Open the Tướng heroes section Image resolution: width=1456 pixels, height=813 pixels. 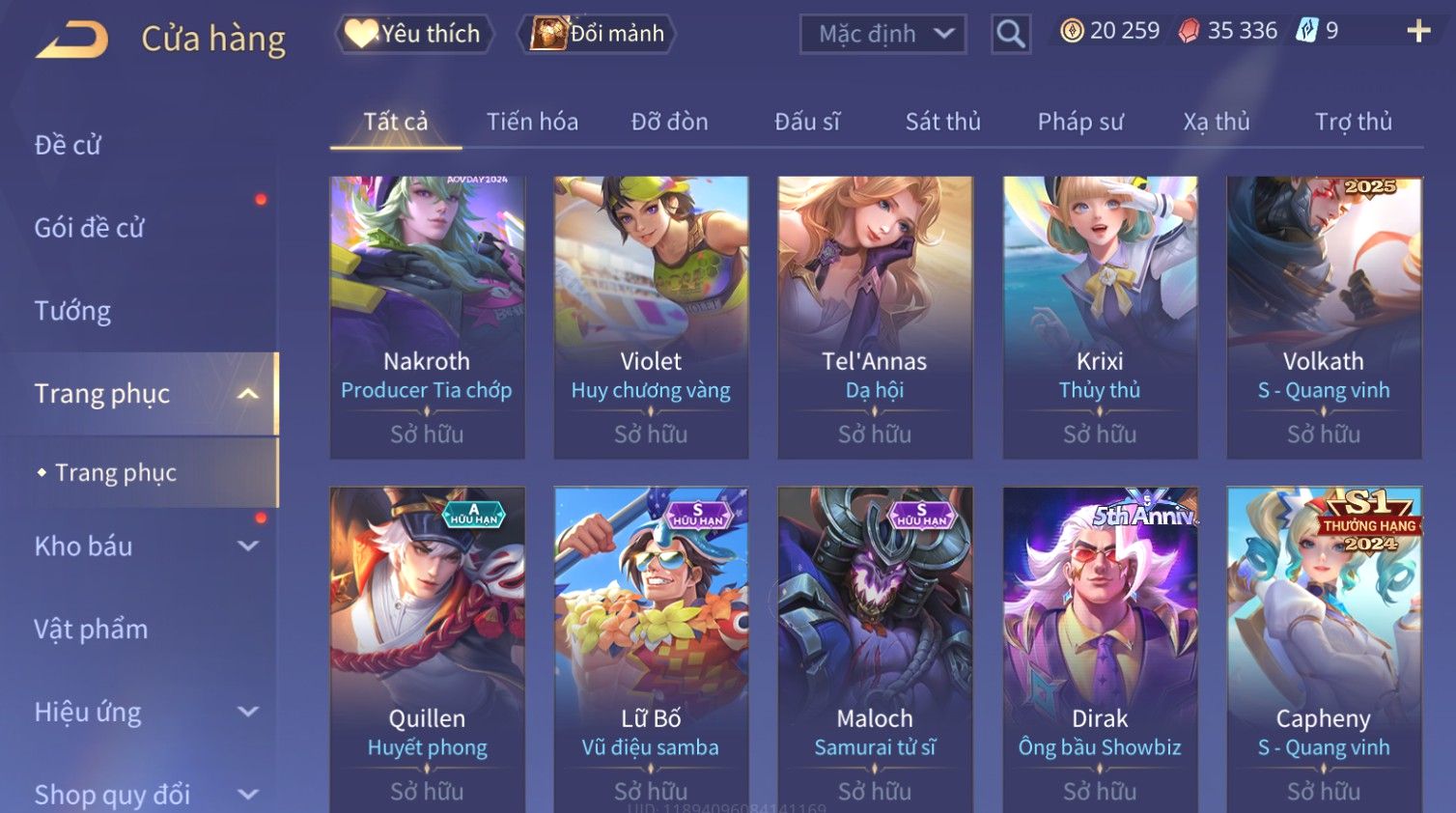point(72,311)
